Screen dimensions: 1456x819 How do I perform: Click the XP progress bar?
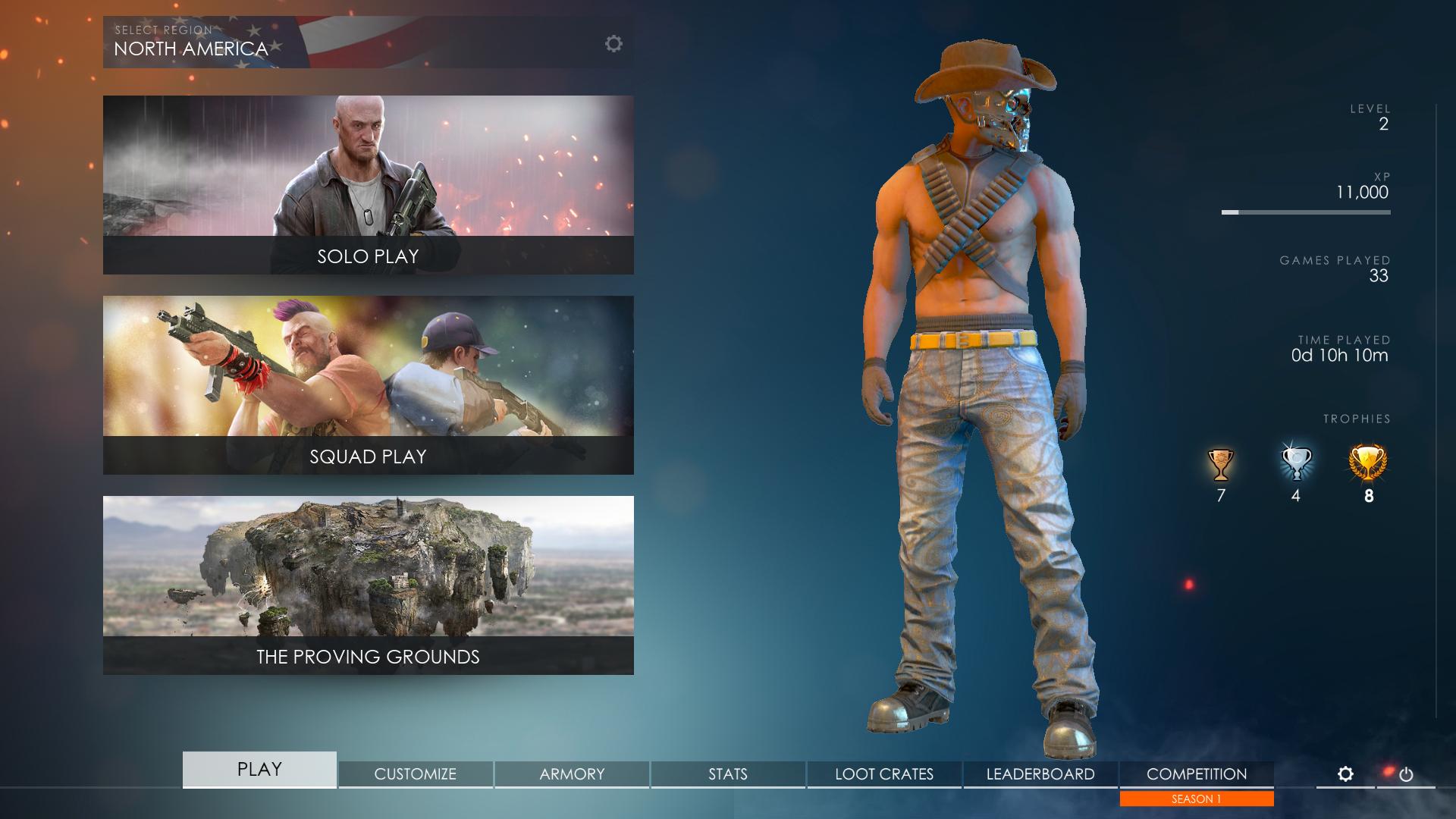coord(1306,212)
